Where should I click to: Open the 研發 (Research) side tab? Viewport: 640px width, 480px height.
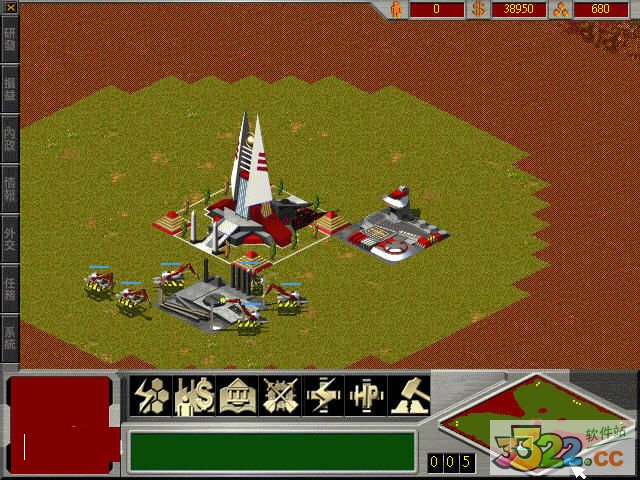pyautogui.click(x=10, y=38)
